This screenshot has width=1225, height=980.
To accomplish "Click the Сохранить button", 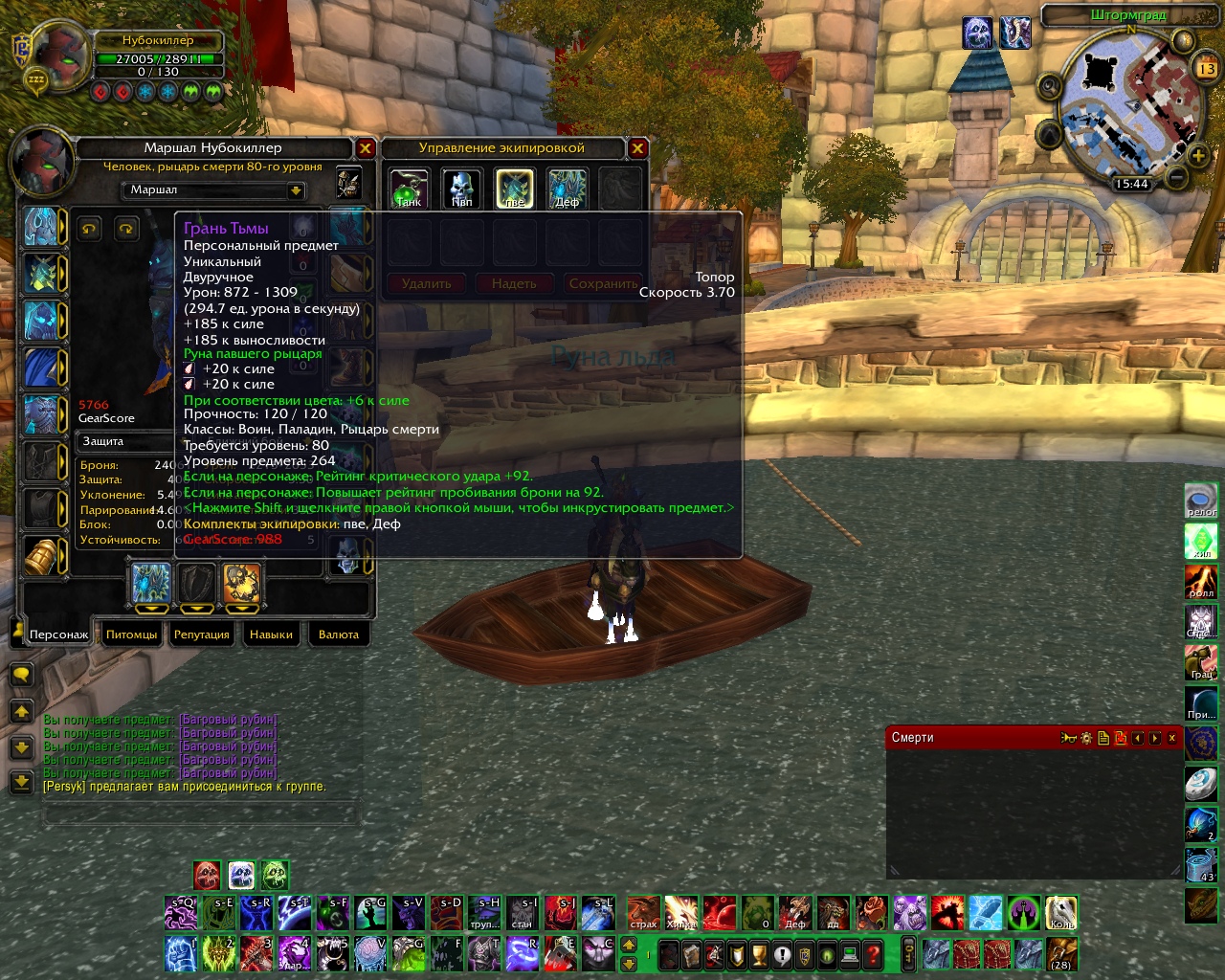I will click(603, 283).
